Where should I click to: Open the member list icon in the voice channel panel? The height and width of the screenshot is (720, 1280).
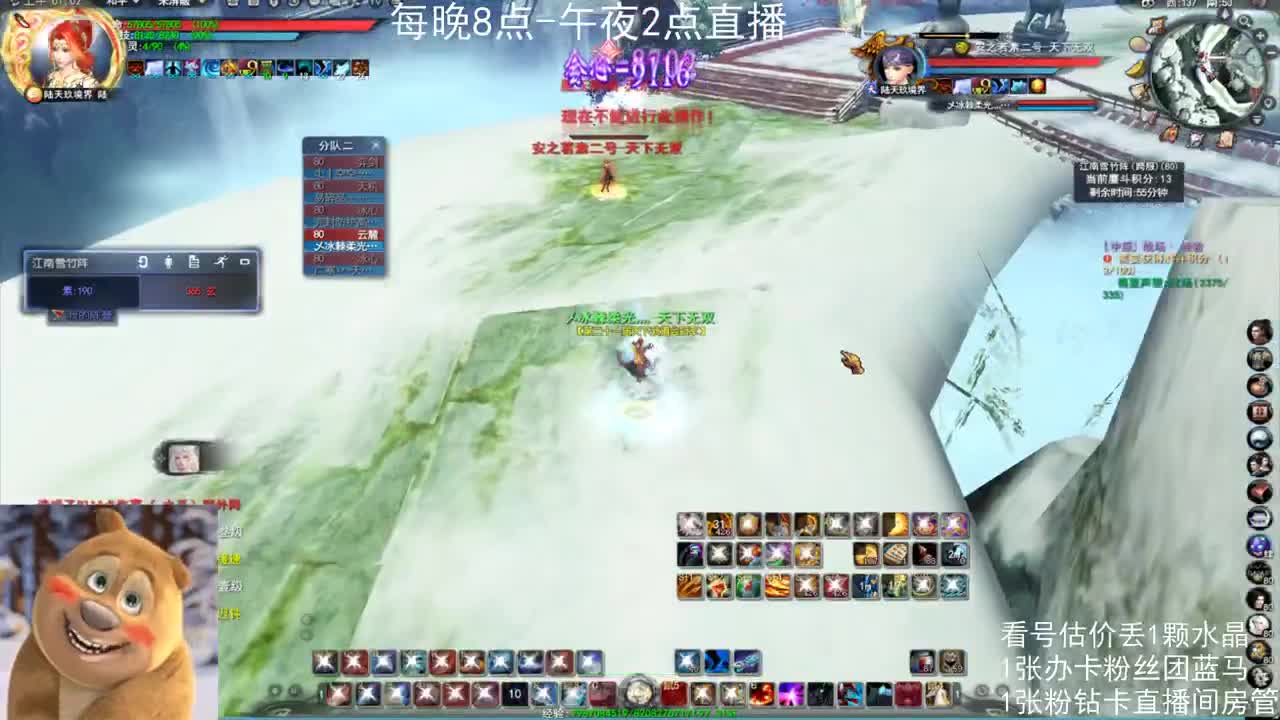click(x=195, y=262)
